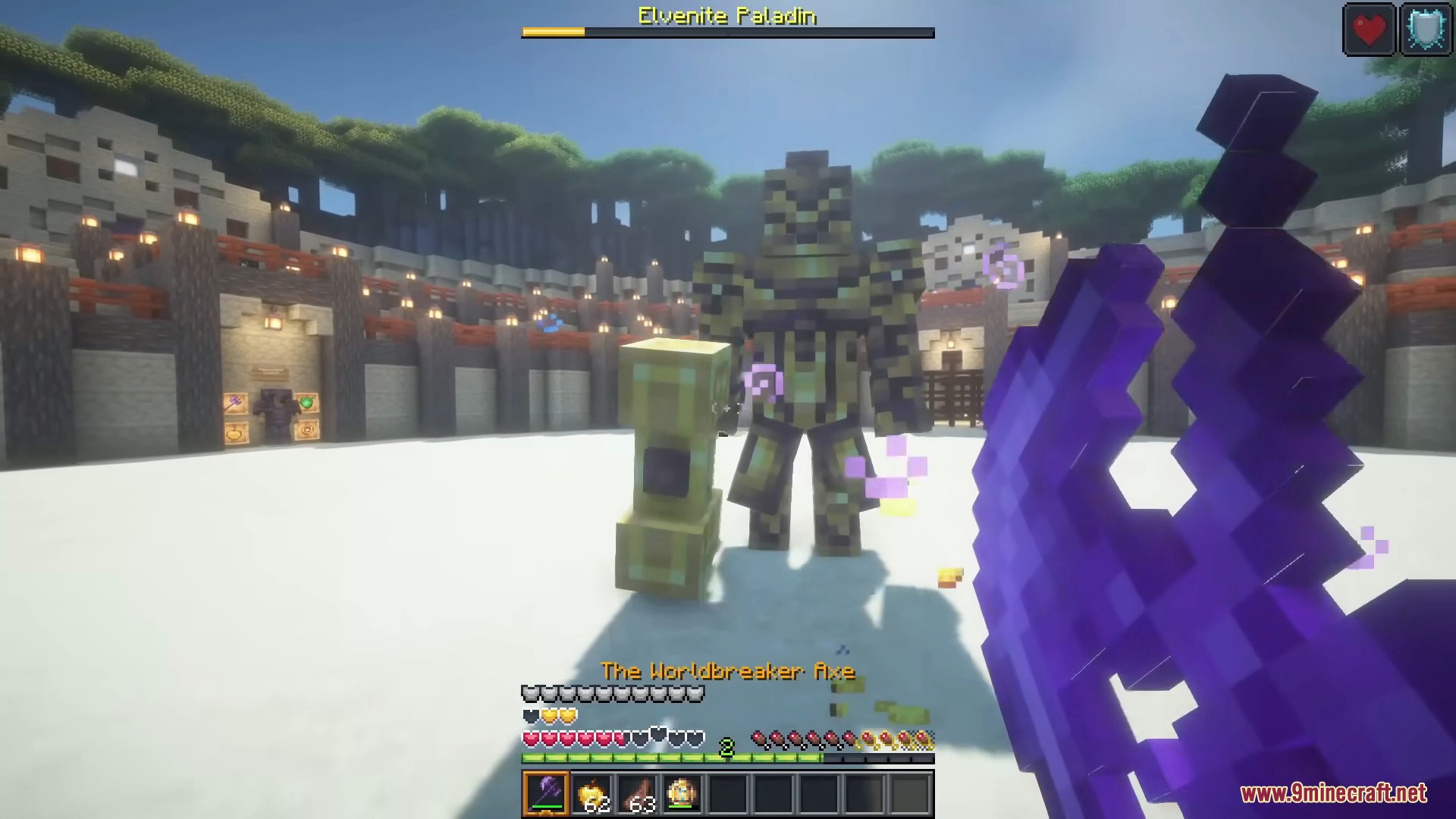
Task: Click the crosshair at screen center
Action: click(728, 409)
